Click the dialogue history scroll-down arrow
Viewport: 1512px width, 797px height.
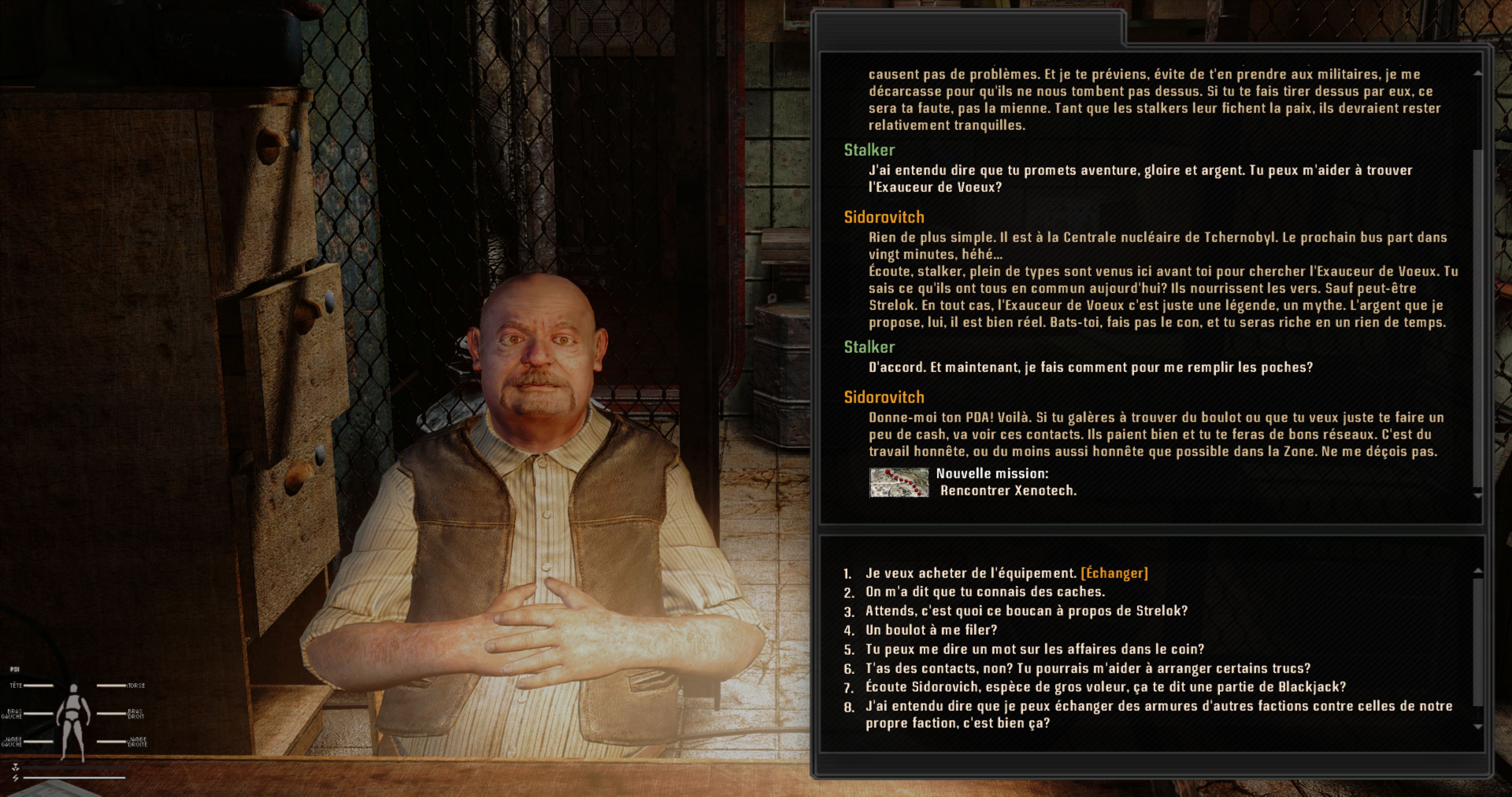pyautogui.click(x=1478, y=497)
